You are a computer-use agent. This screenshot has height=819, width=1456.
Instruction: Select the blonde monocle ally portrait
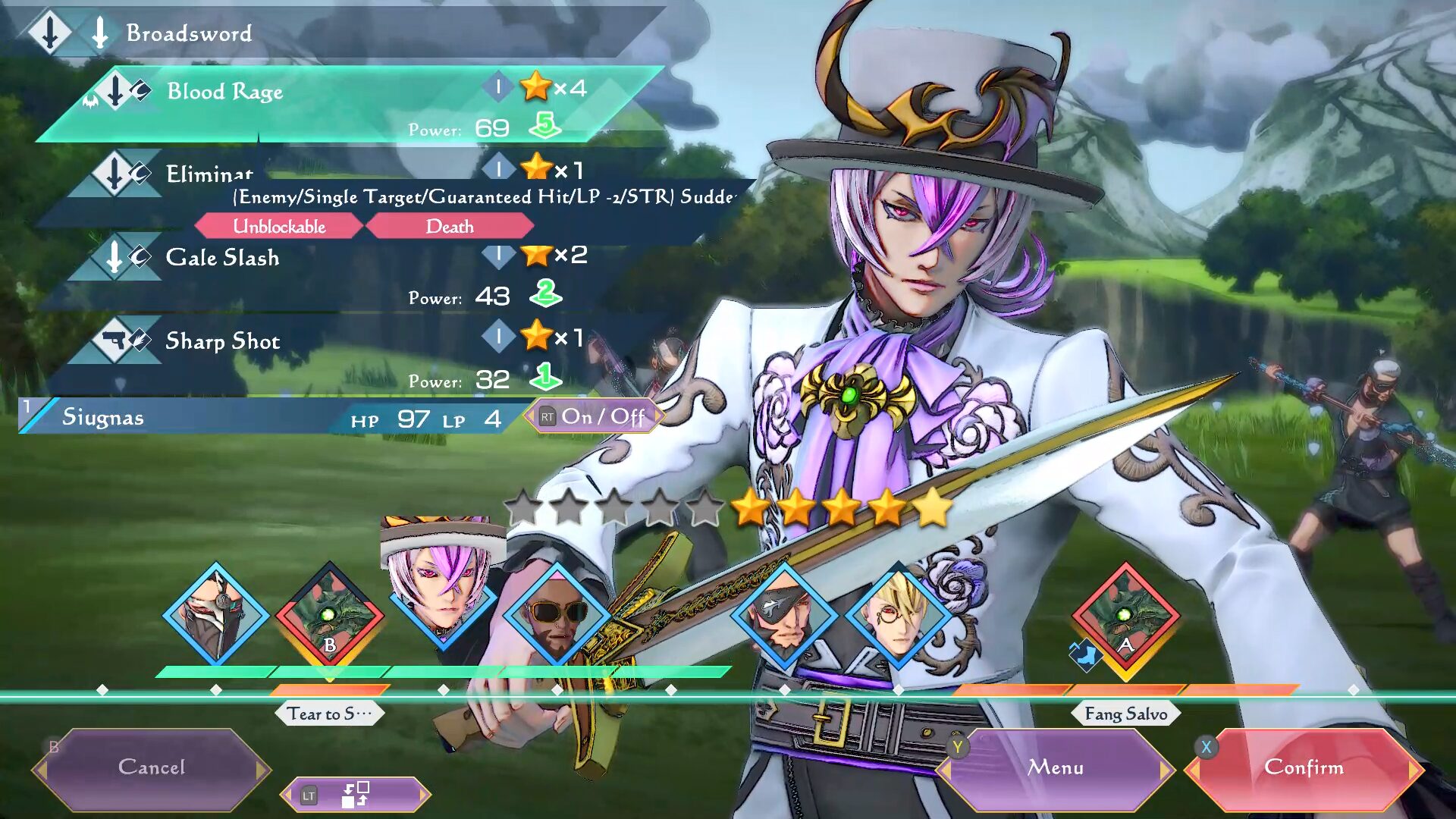coord(898,614)
